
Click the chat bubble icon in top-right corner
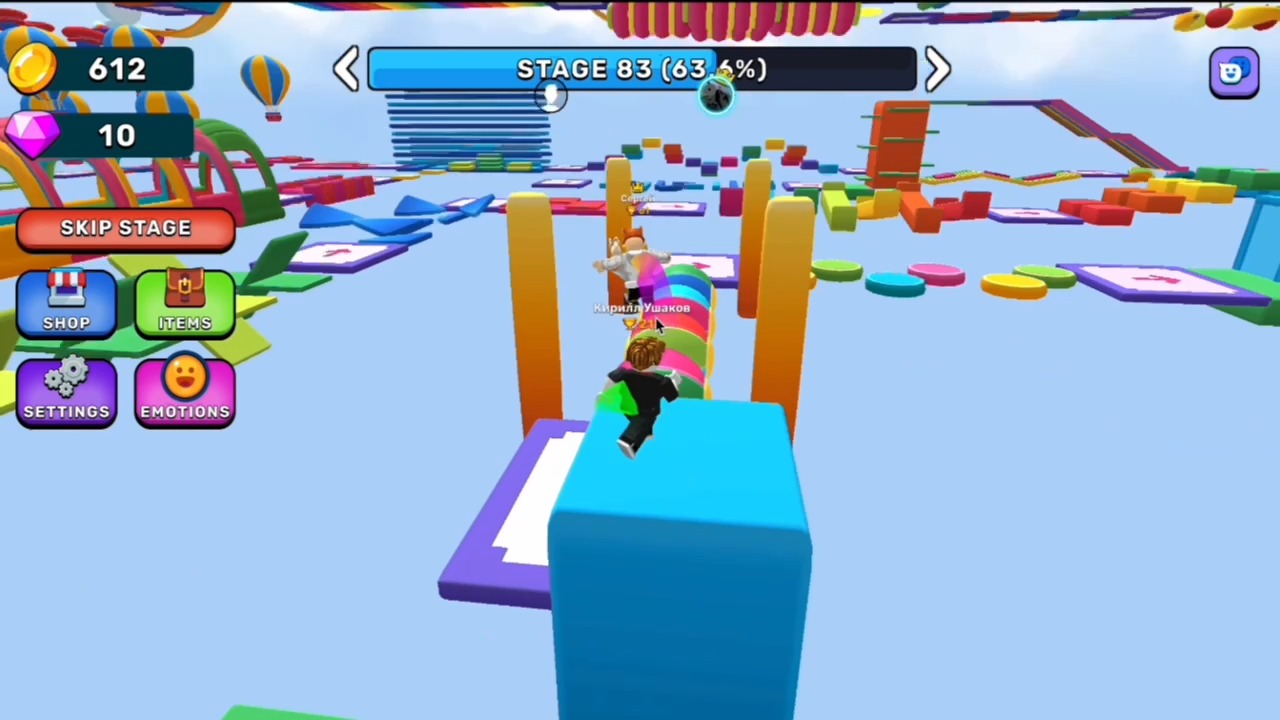1233,70
